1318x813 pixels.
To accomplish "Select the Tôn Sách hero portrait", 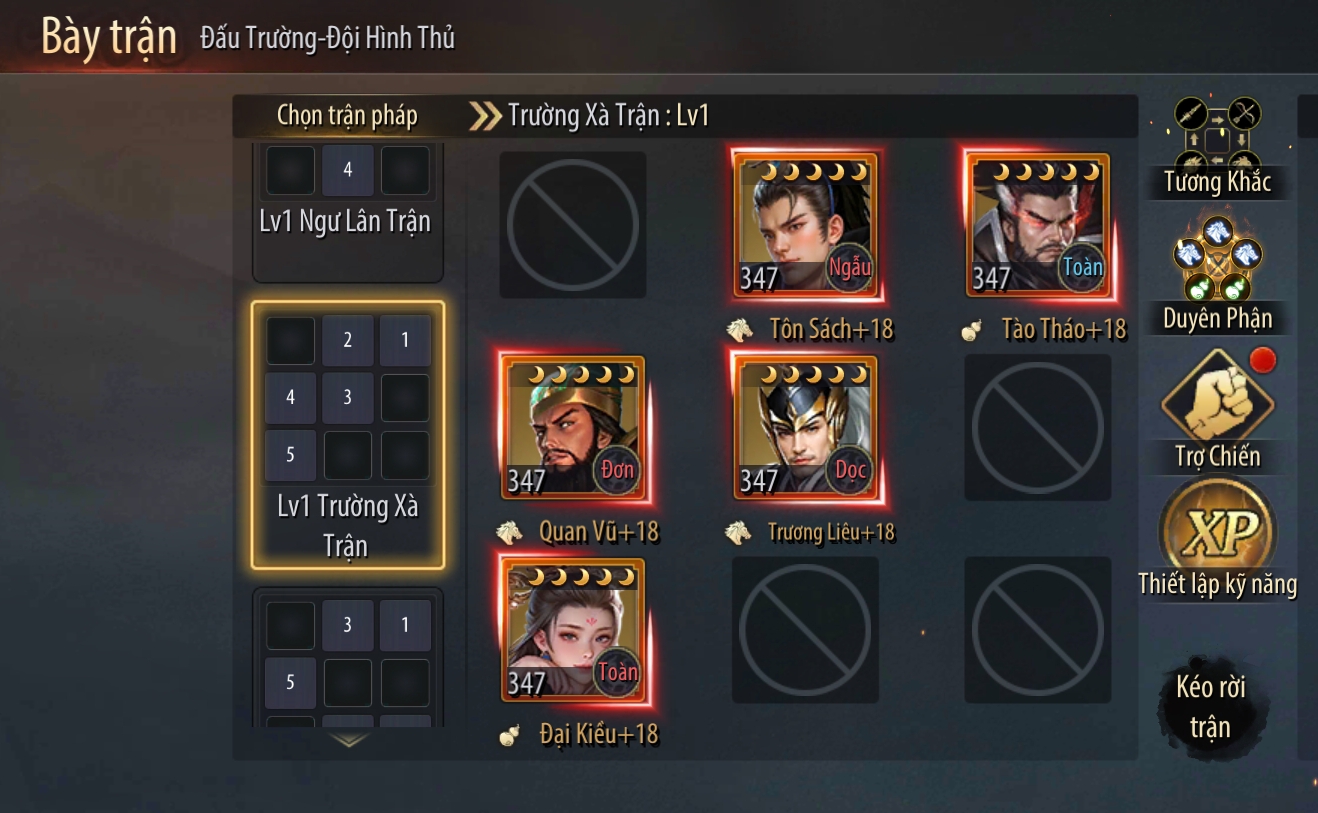I will 805,226.
